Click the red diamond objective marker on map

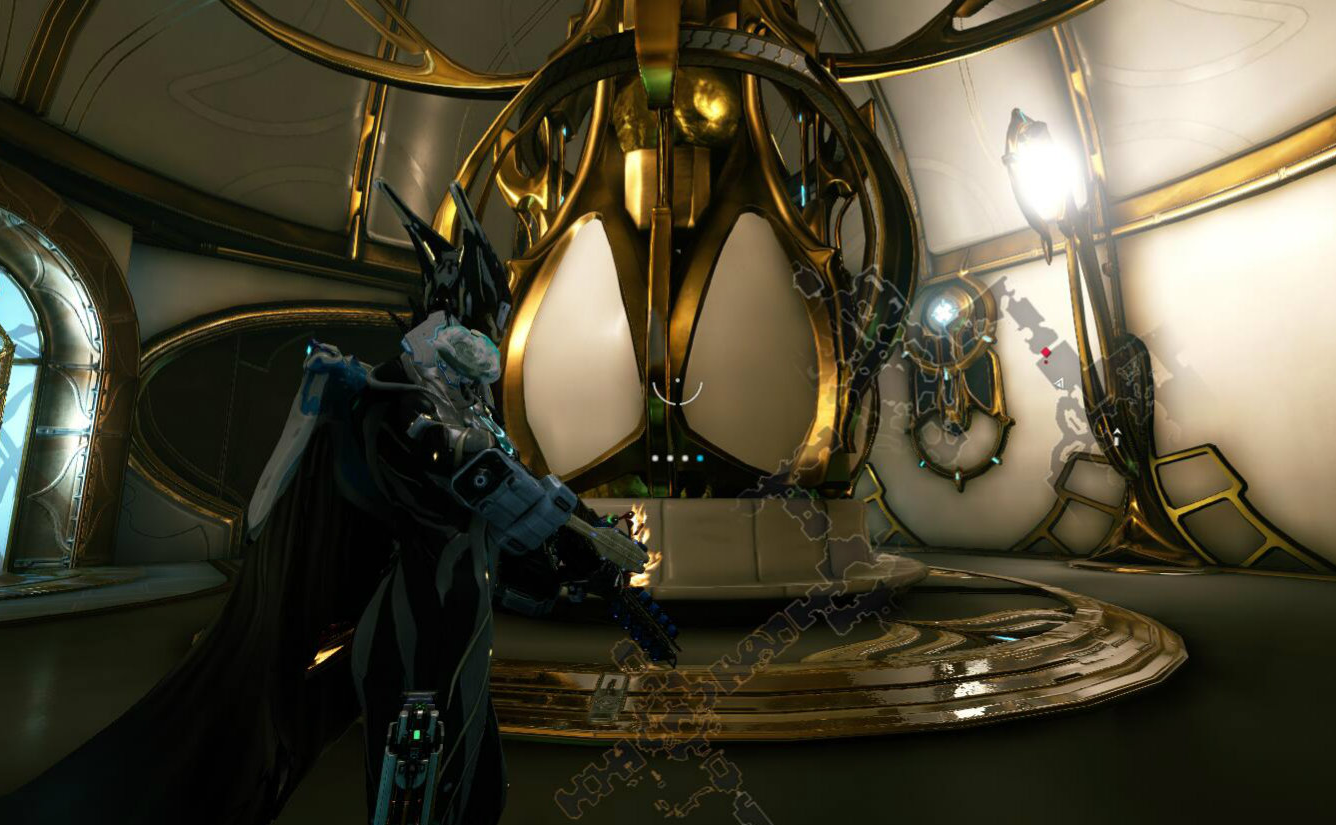click(x=1046, y=352)
